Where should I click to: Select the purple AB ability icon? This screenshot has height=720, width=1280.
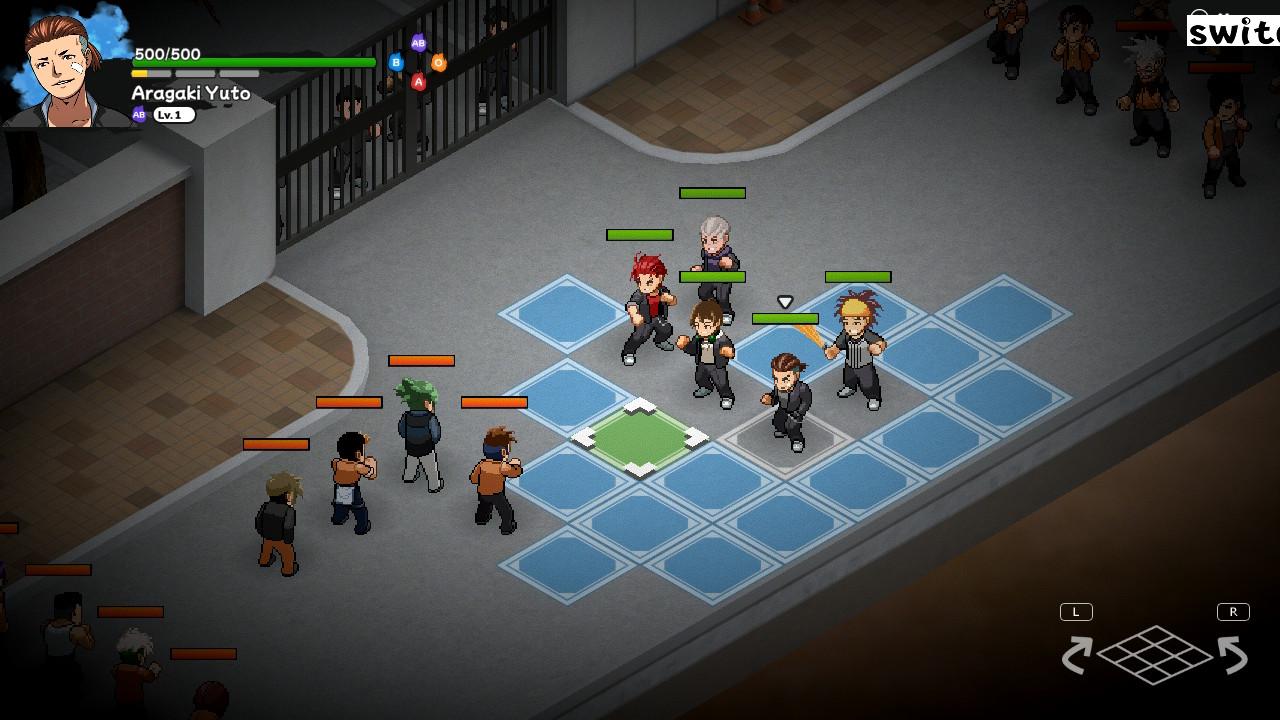[418, 44]
